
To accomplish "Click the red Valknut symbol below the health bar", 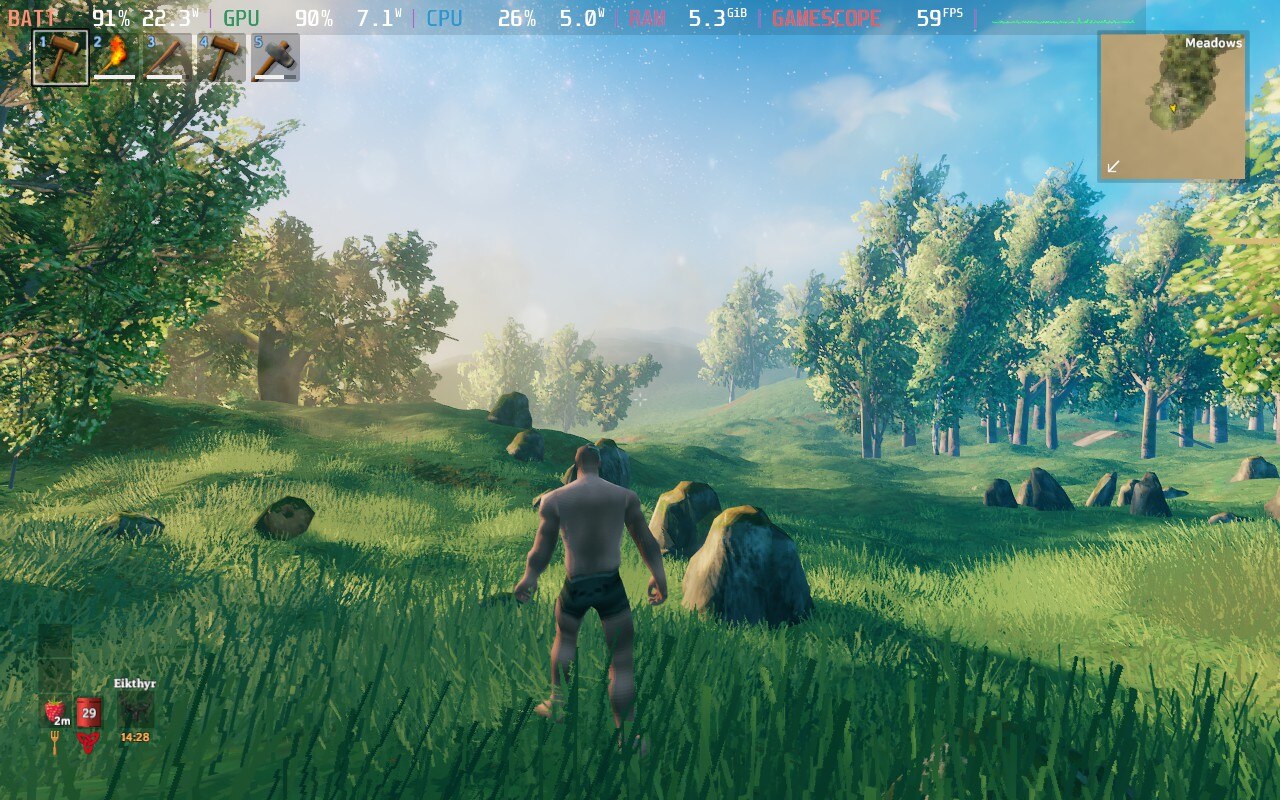I will [x=88, y=743].
